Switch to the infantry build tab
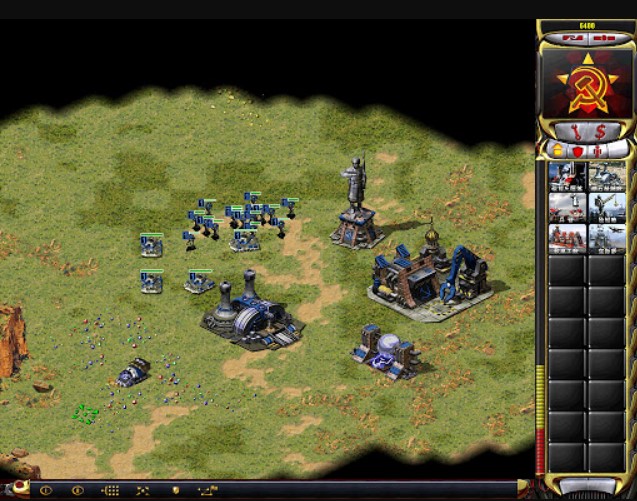637x501 pixels. coord(596,150)
